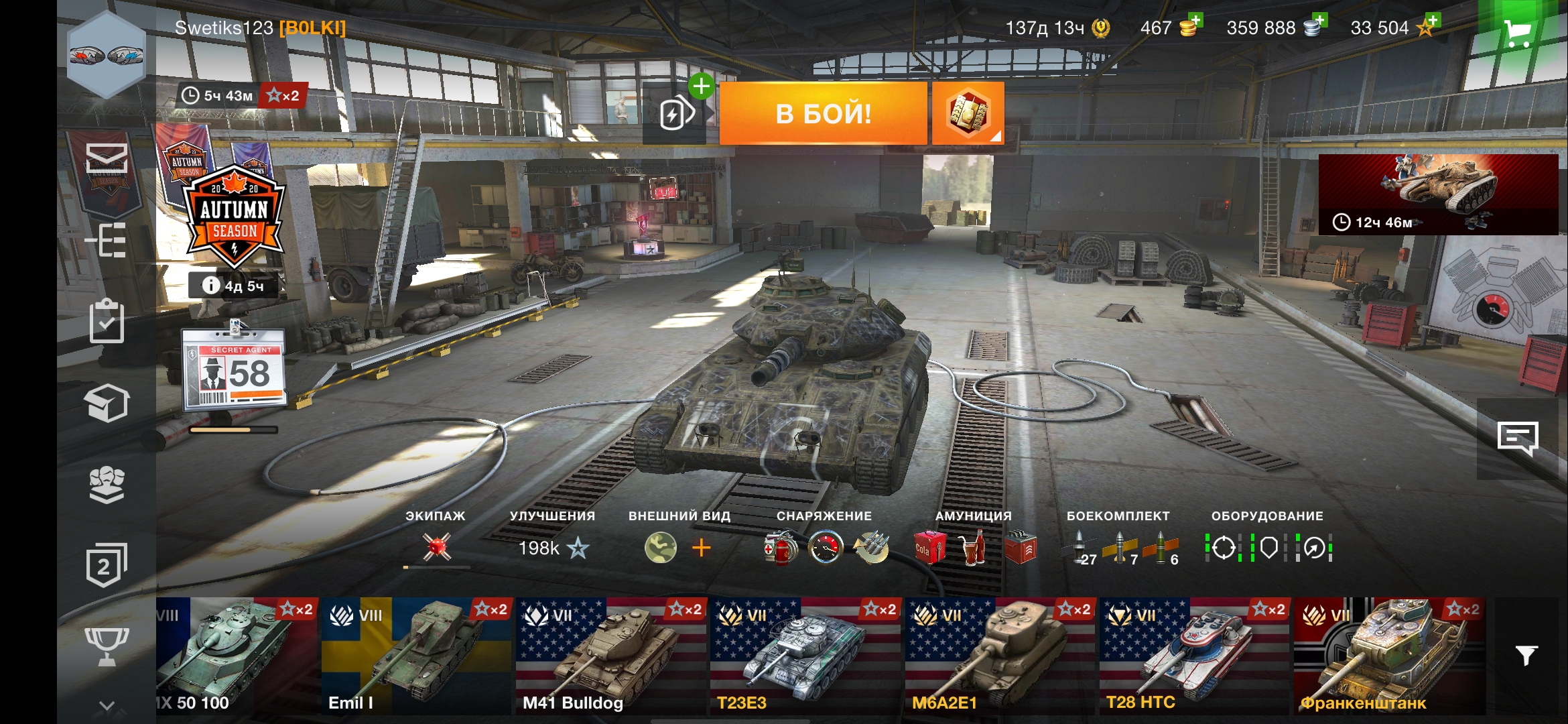The image size is (1568, 724).
Task: Select the Emil I tank in the carousel
Action: (x=415, y=656)
